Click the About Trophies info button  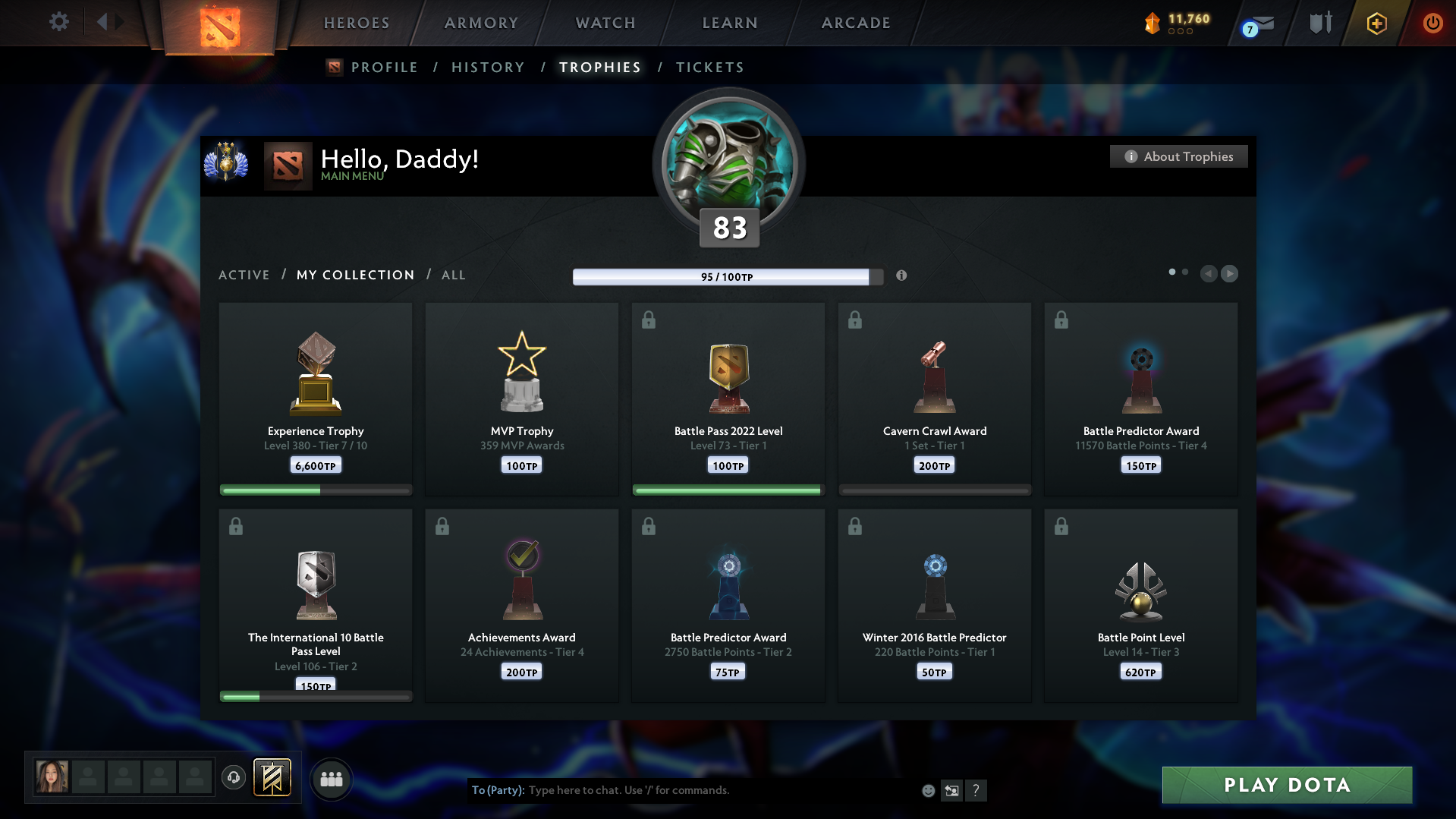(x=1178, y=156)
